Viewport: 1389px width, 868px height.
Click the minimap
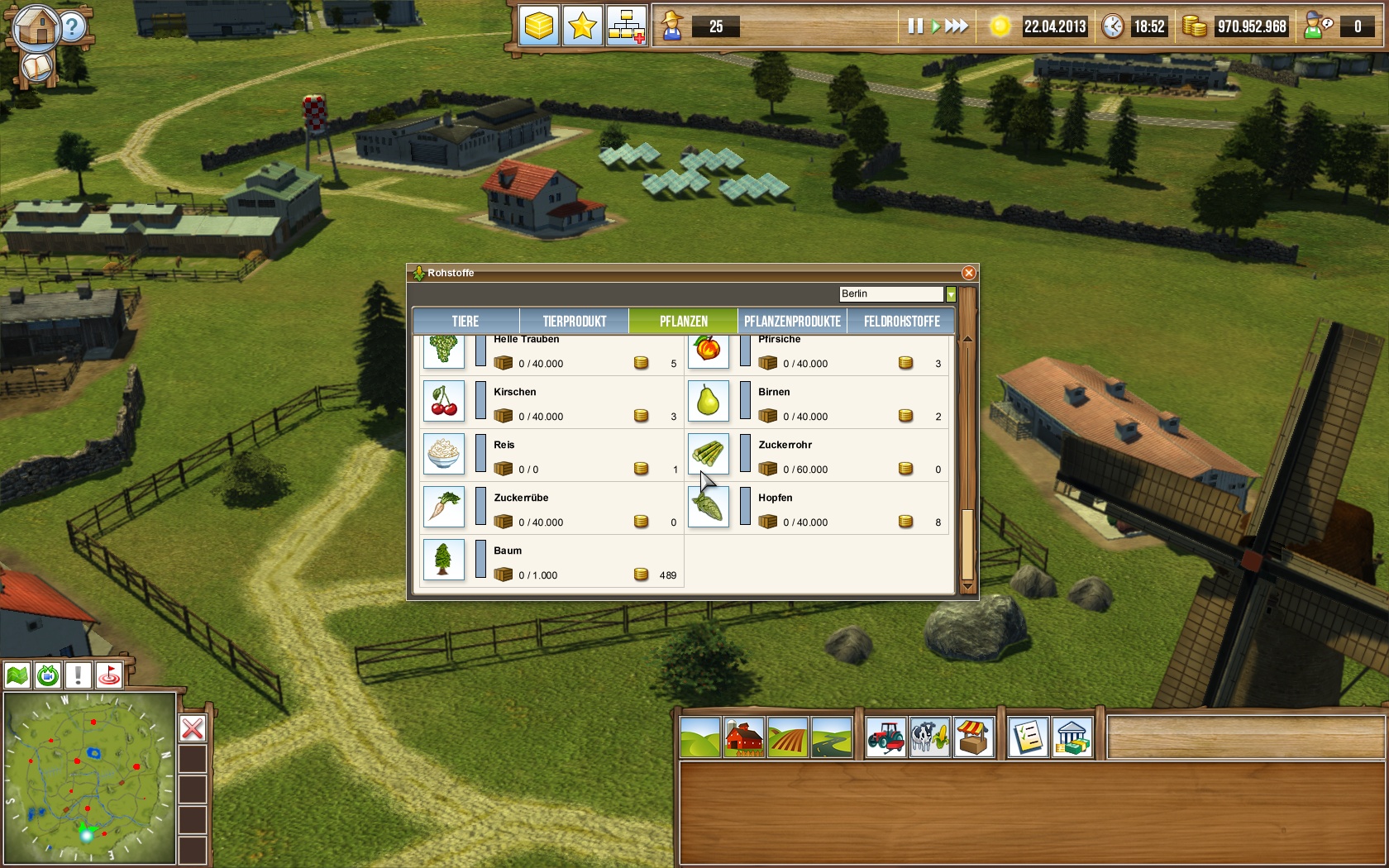(x=89, y=779)
